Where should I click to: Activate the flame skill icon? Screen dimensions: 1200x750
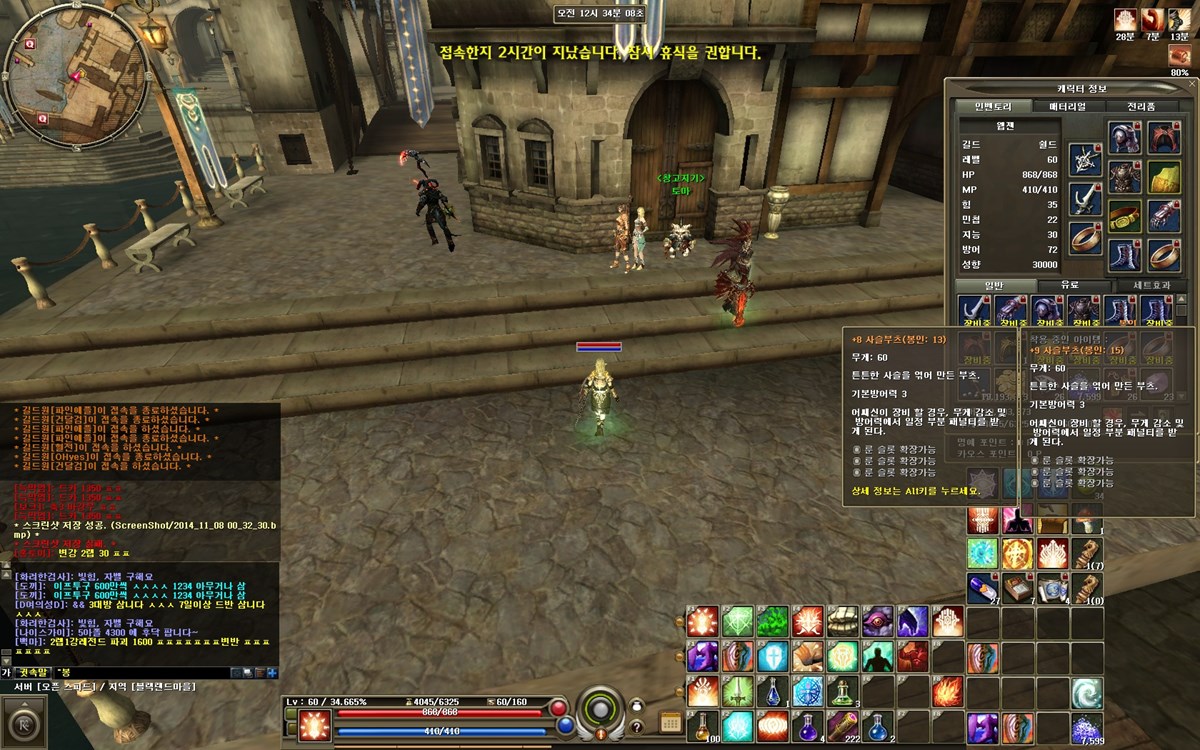coord(946,691)
